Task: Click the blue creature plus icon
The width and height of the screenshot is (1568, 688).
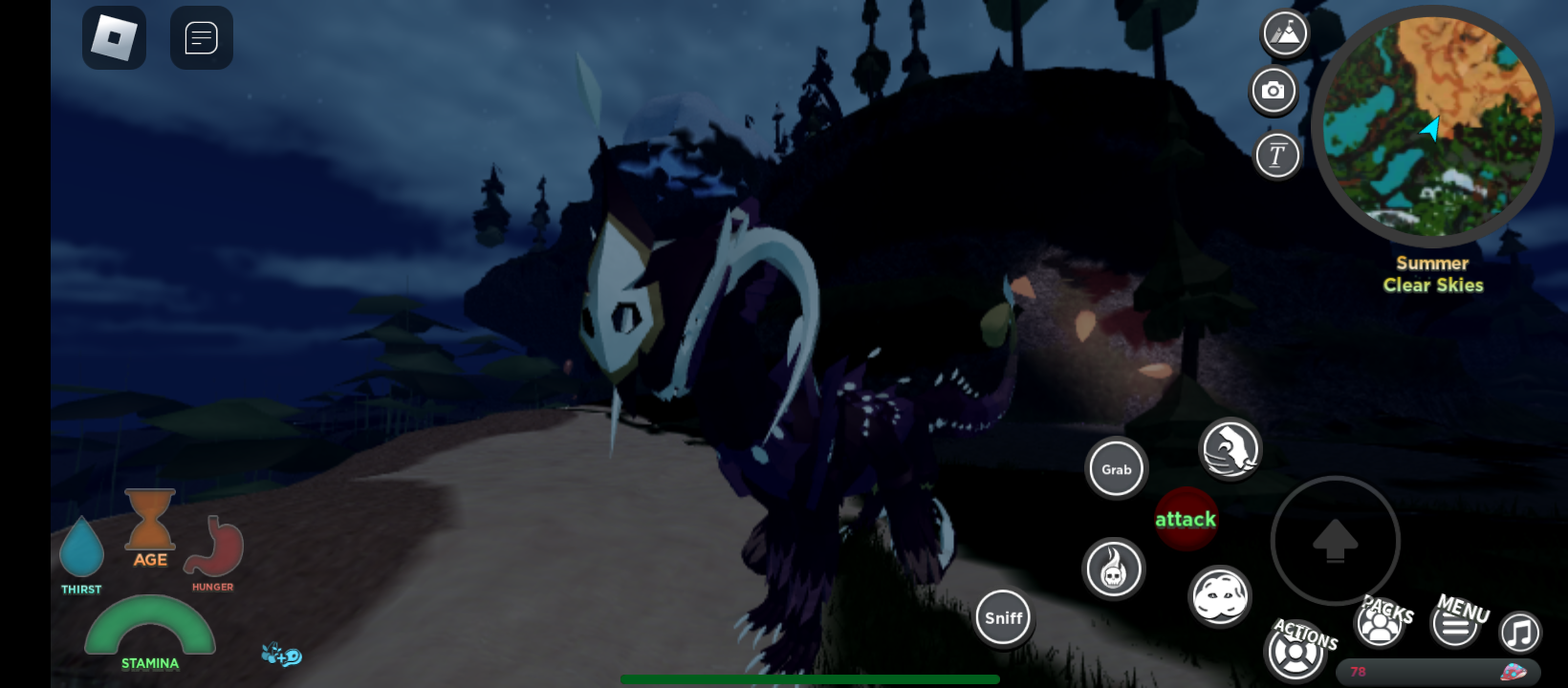Action: [x=281, y=656]
